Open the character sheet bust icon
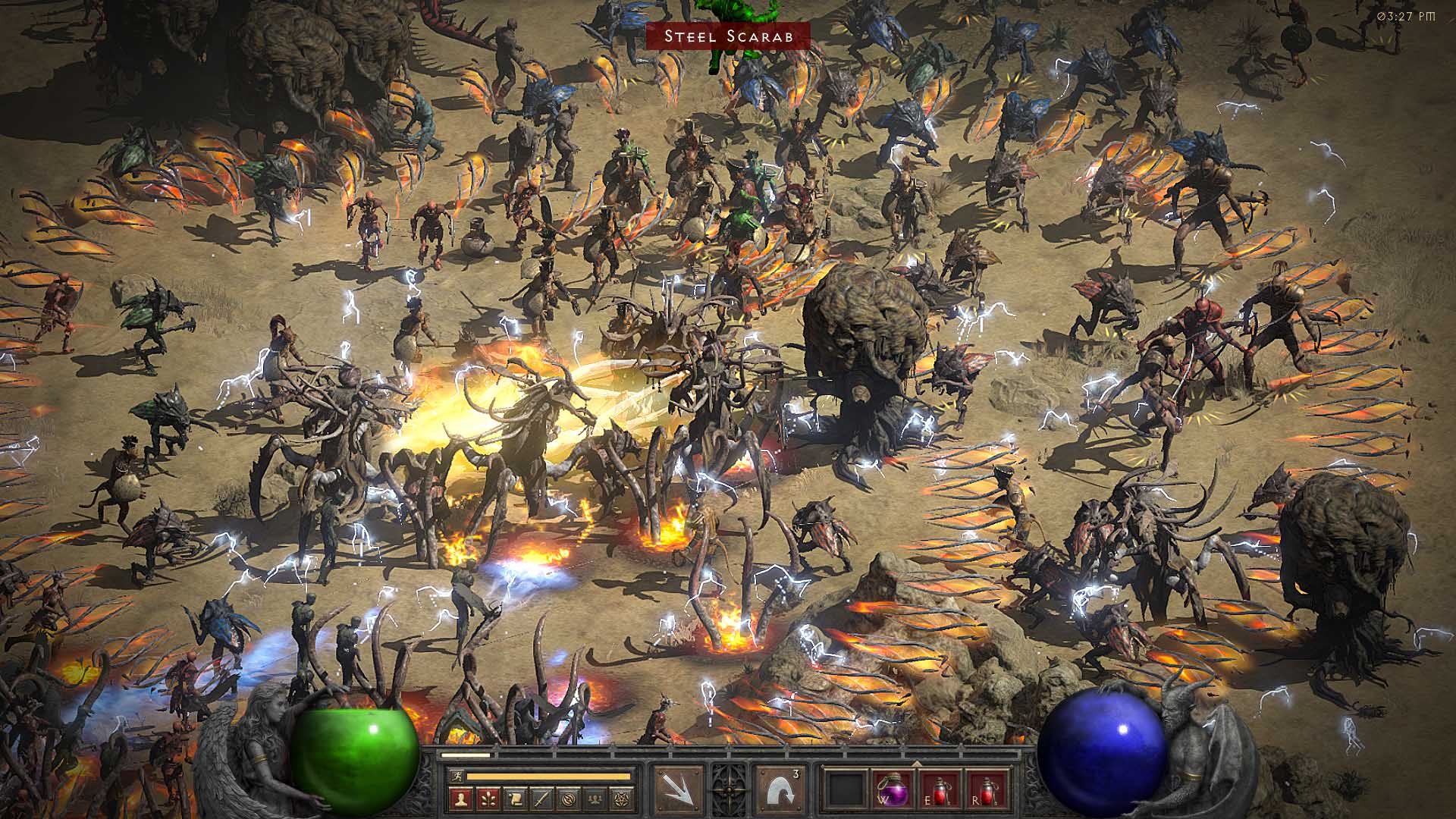1456x819 pixels. pyautogui.click(x=462, y=798)
